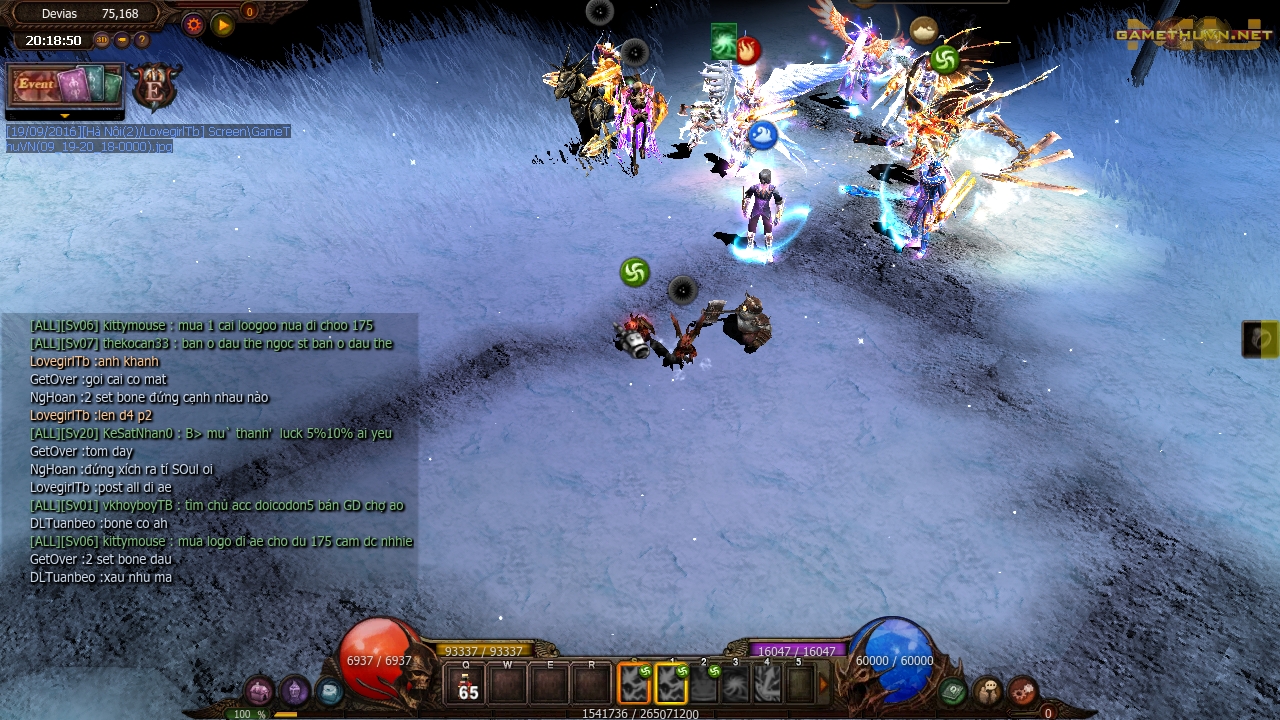Screen dimensions: 1280x720
Task: Toggle the yellow play button top right
Action: tap(221, 24)
